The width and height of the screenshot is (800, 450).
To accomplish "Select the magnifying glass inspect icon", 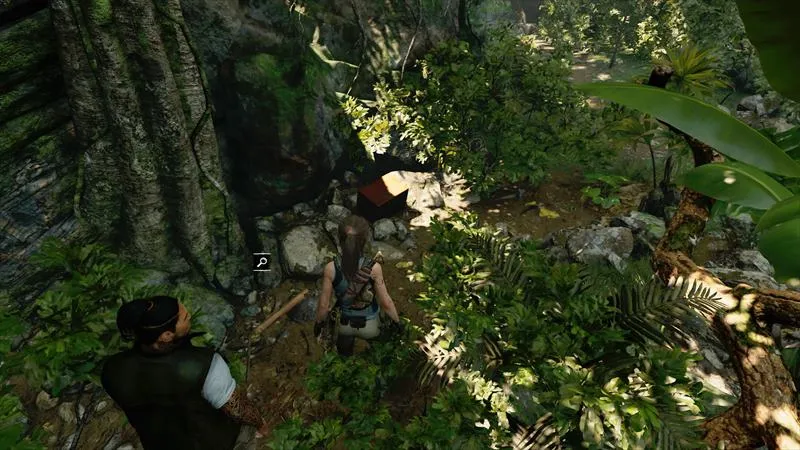I will click(x=262, y=263).
